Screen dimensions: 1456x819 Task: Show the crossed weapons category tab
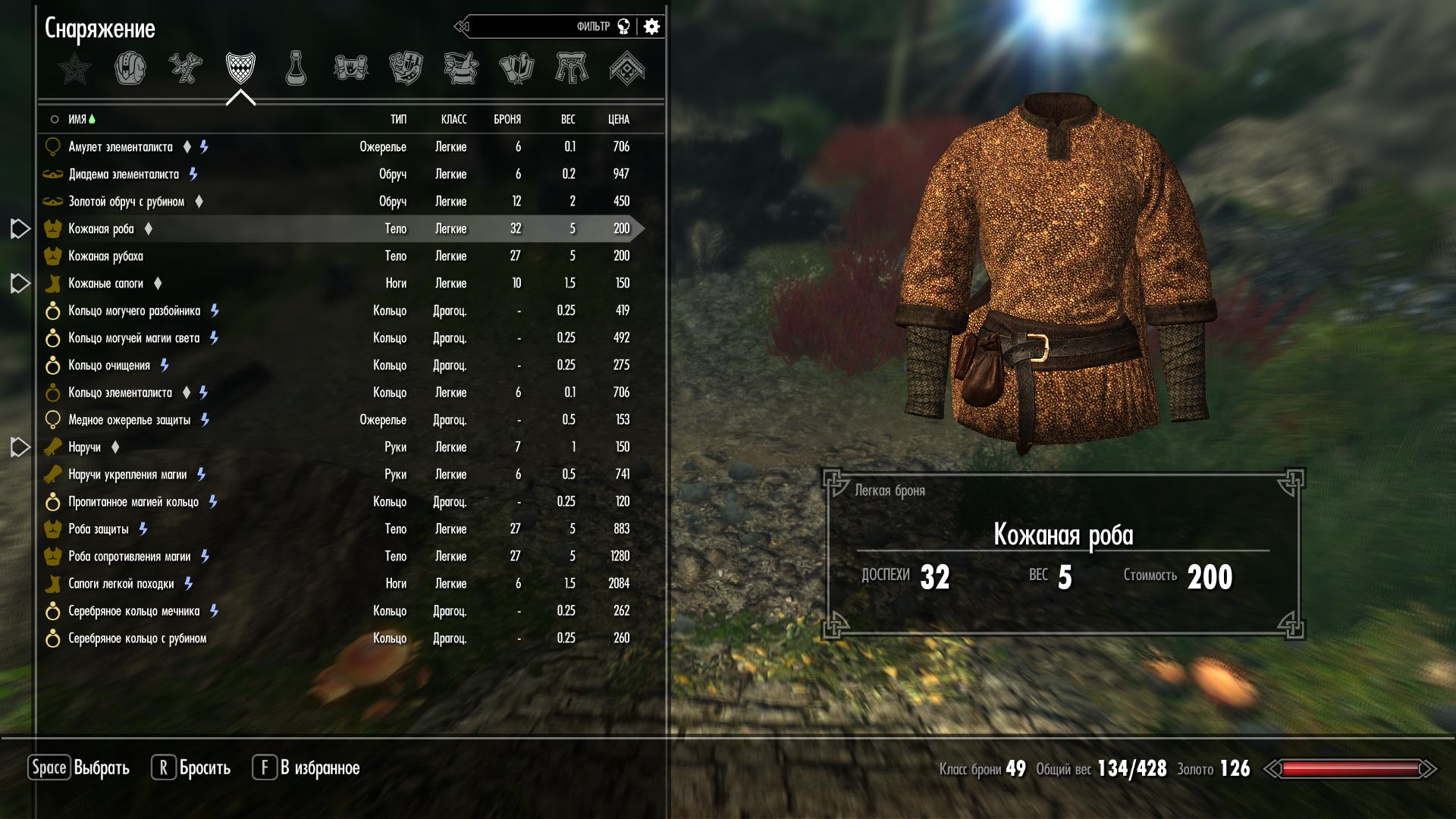coord(185,69)
